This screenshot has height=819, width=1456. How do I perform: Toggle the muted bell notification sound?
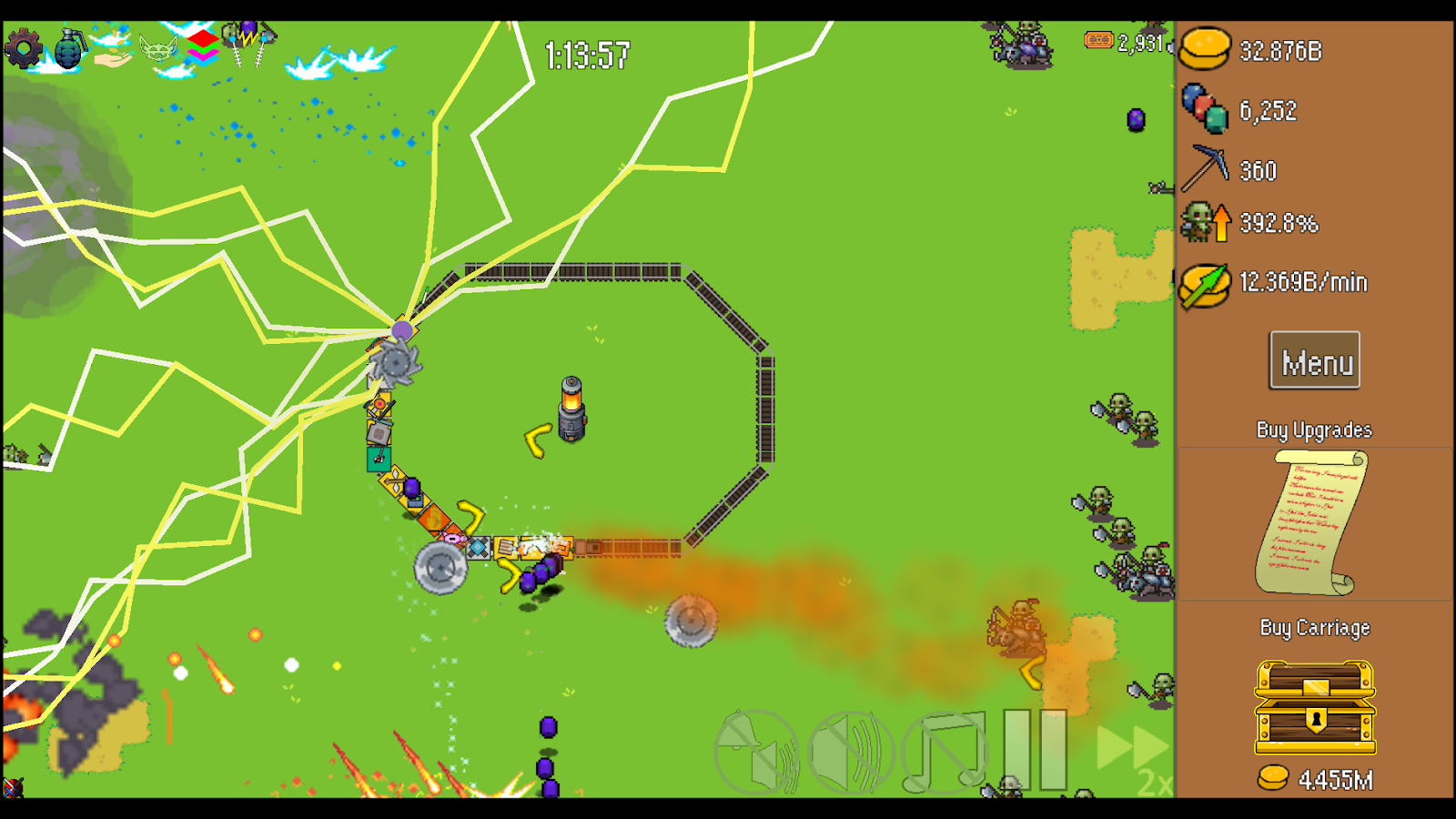[x=757, y=752]
